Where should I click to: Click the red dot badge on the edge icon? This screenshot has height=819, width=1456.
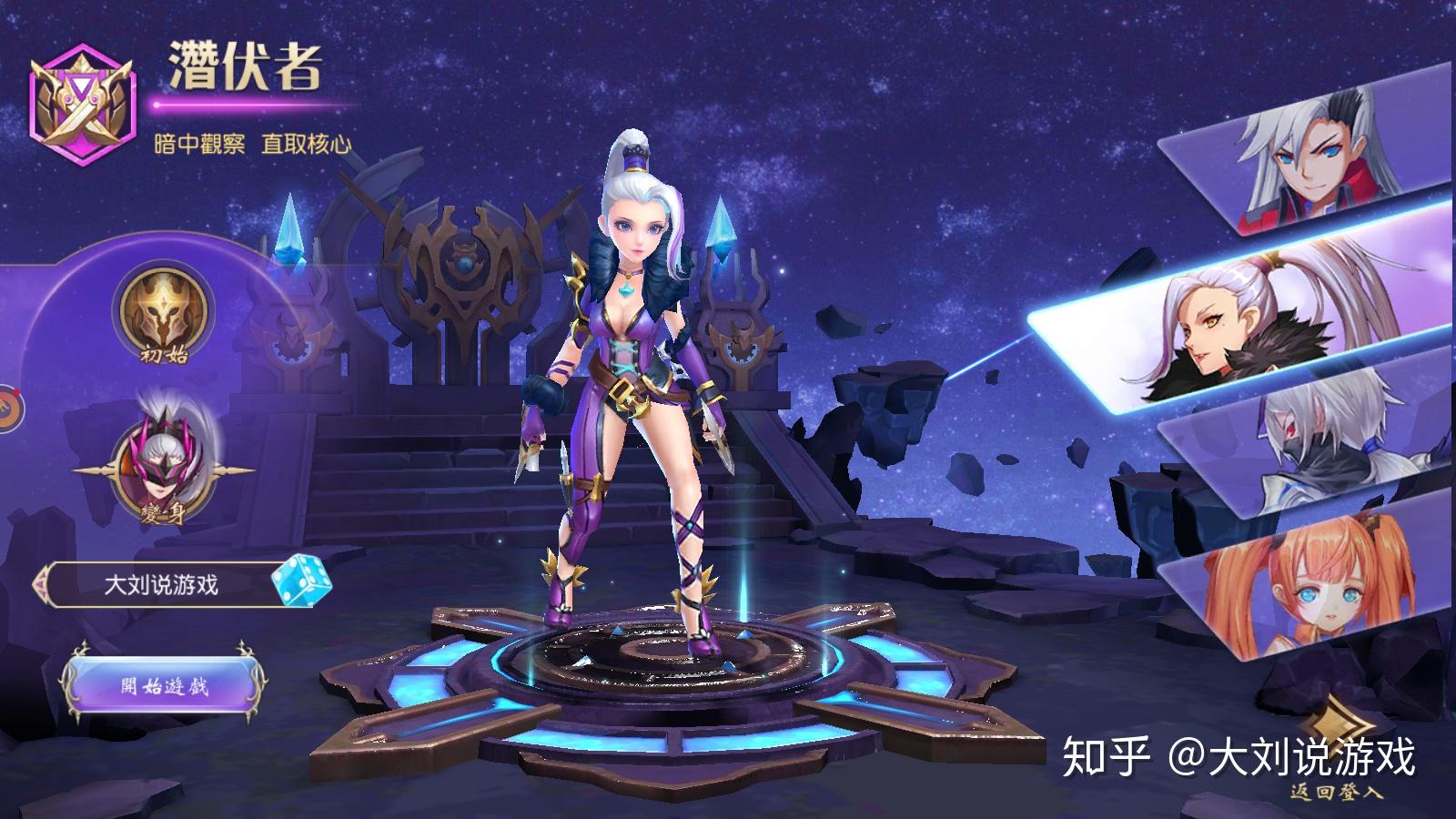[x=16, y=391]
